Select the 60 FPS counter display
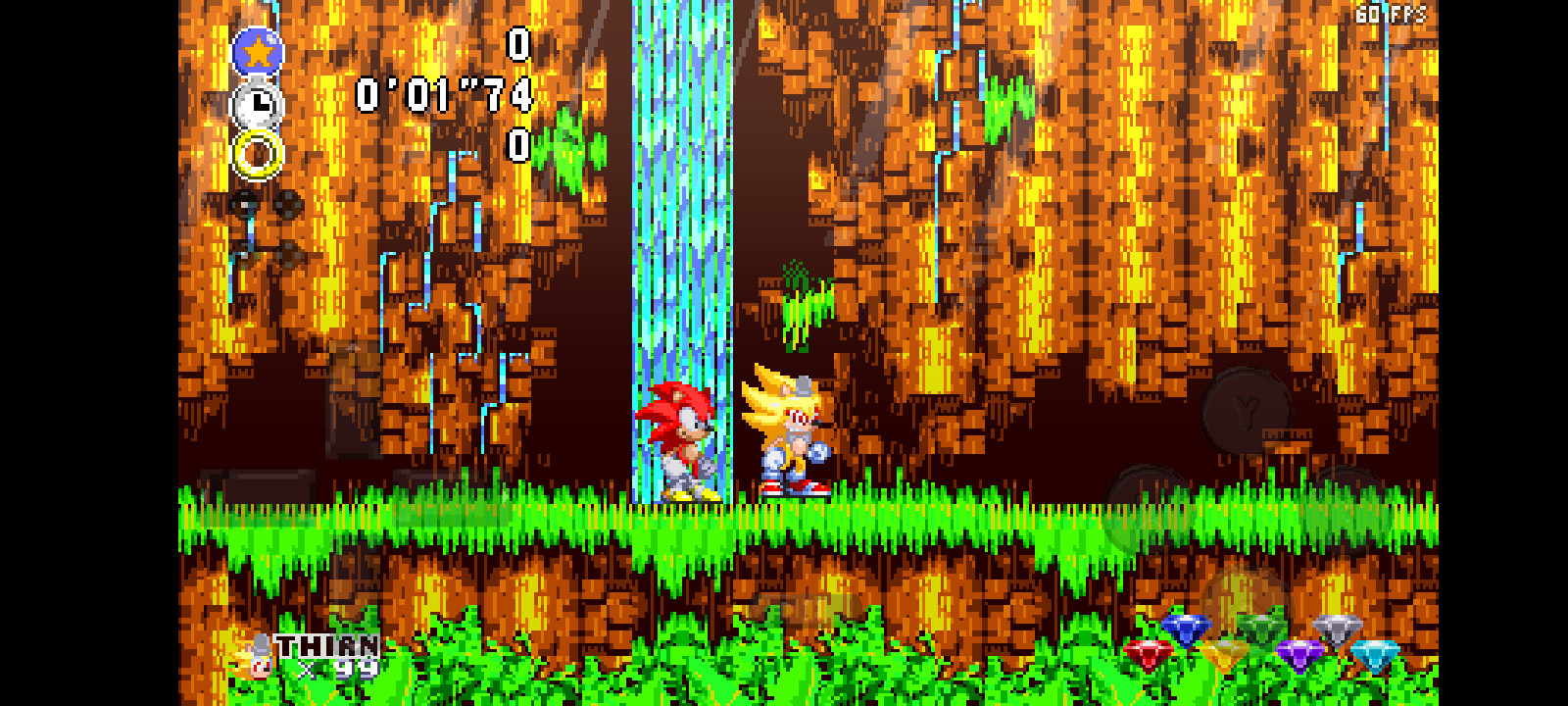Screen dimensions: 1568x706 point(1393,15)
